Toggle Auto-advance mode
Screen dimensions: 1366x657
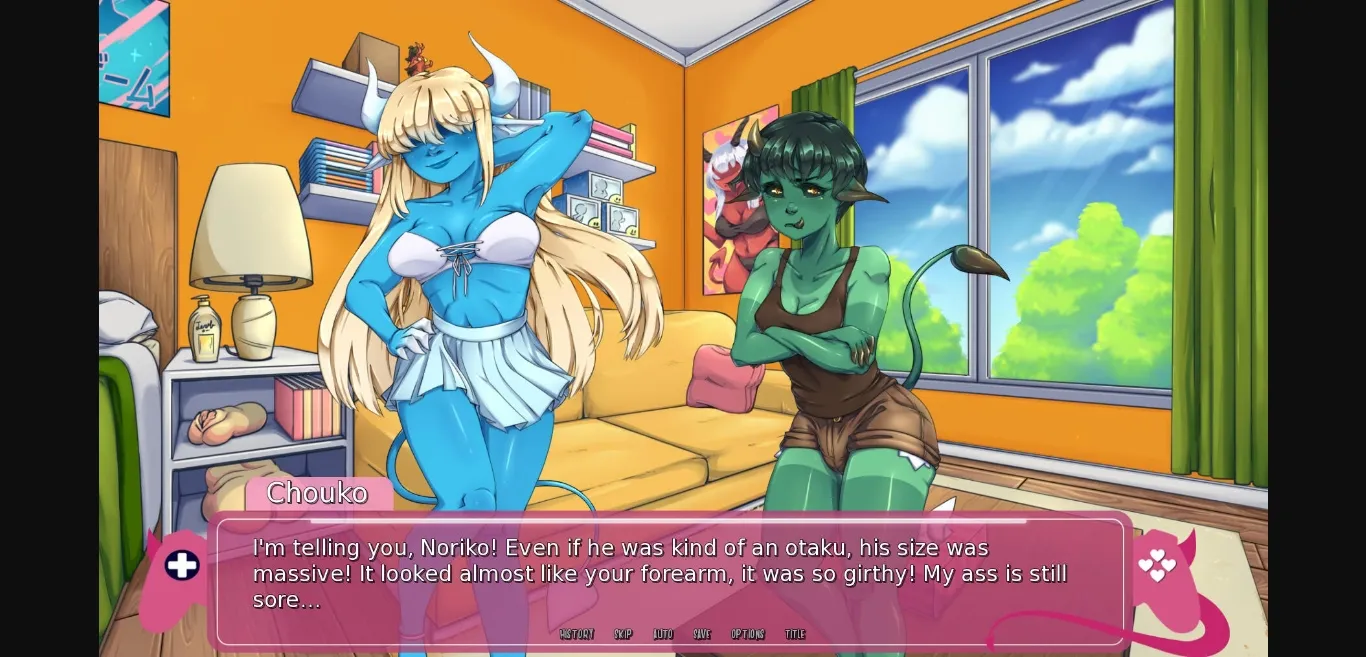(x=663, y=634)
